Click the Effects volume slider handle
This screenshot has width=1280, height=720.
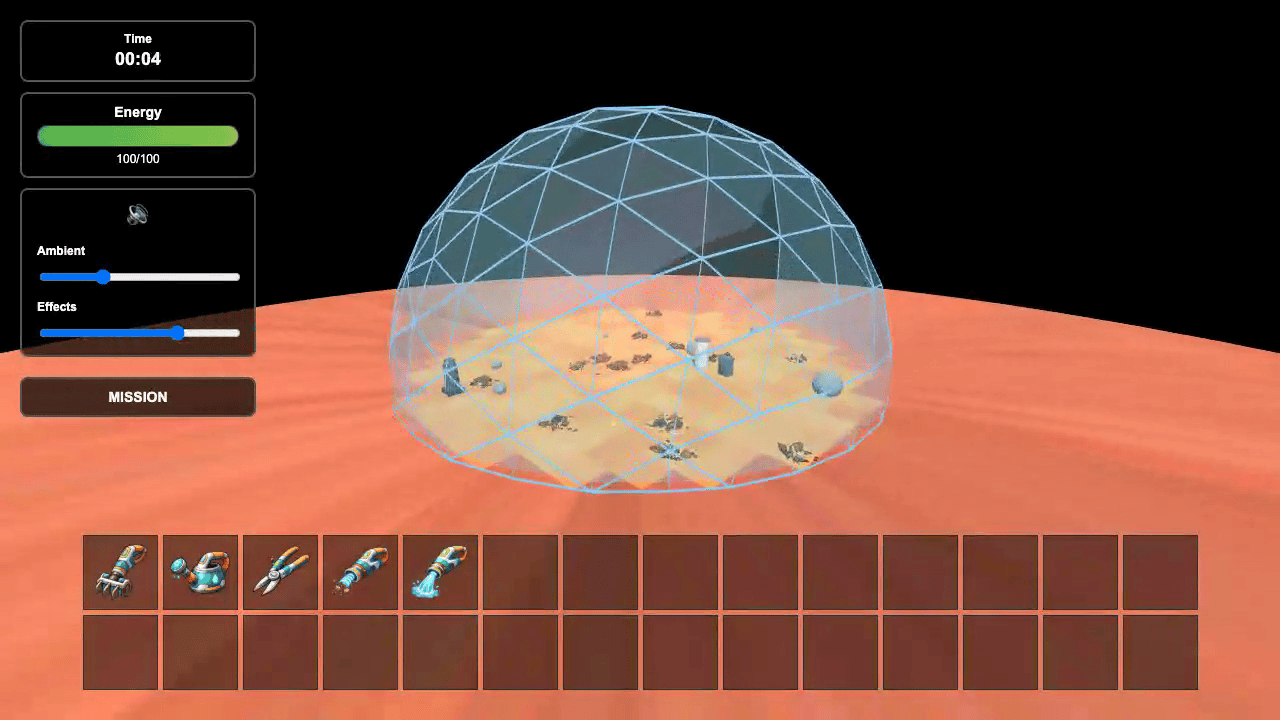[x=178, y=333]
